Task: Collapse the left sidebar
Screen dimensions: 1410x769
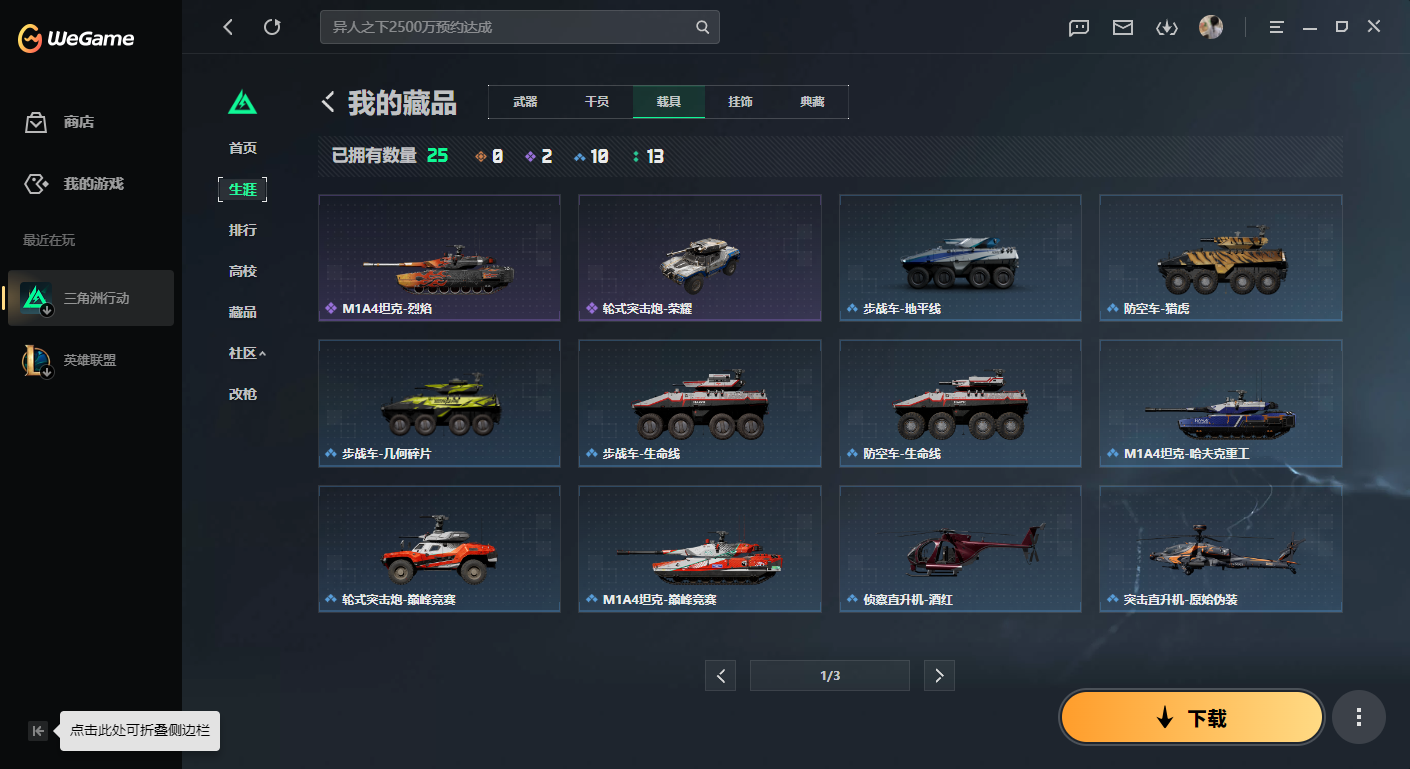Action: click(37, 730)
